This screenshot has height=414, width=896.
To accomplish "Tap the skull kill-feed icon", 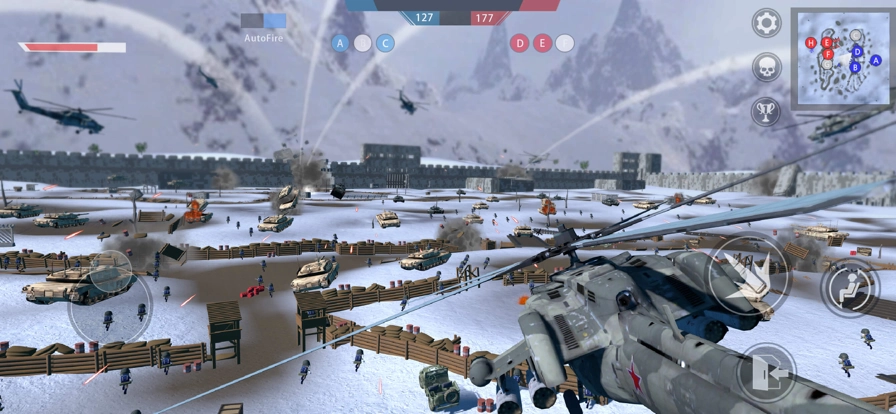I will pos(767,67).
